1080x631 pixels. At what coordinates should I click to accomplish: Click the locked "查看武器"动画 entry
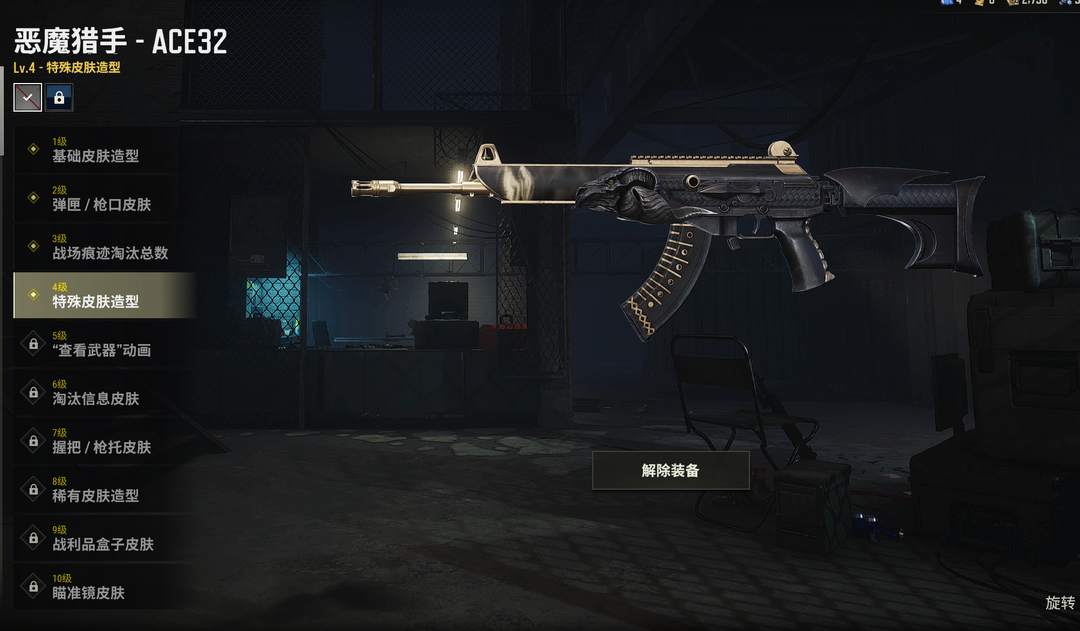[98, 344]
